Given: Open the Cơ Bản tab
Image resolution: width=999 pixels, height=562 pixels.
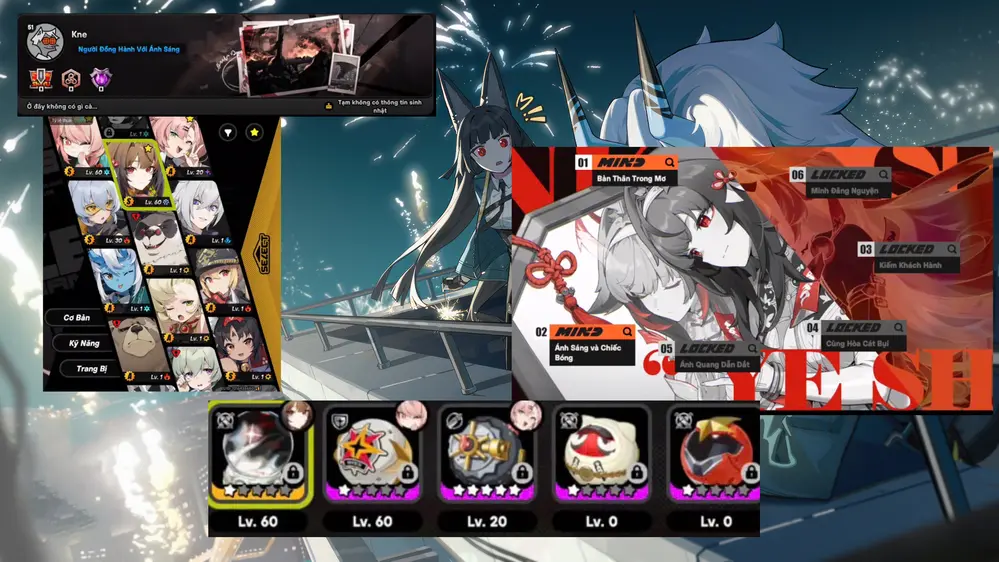Looking at the screenshot, I should point(77,317).
